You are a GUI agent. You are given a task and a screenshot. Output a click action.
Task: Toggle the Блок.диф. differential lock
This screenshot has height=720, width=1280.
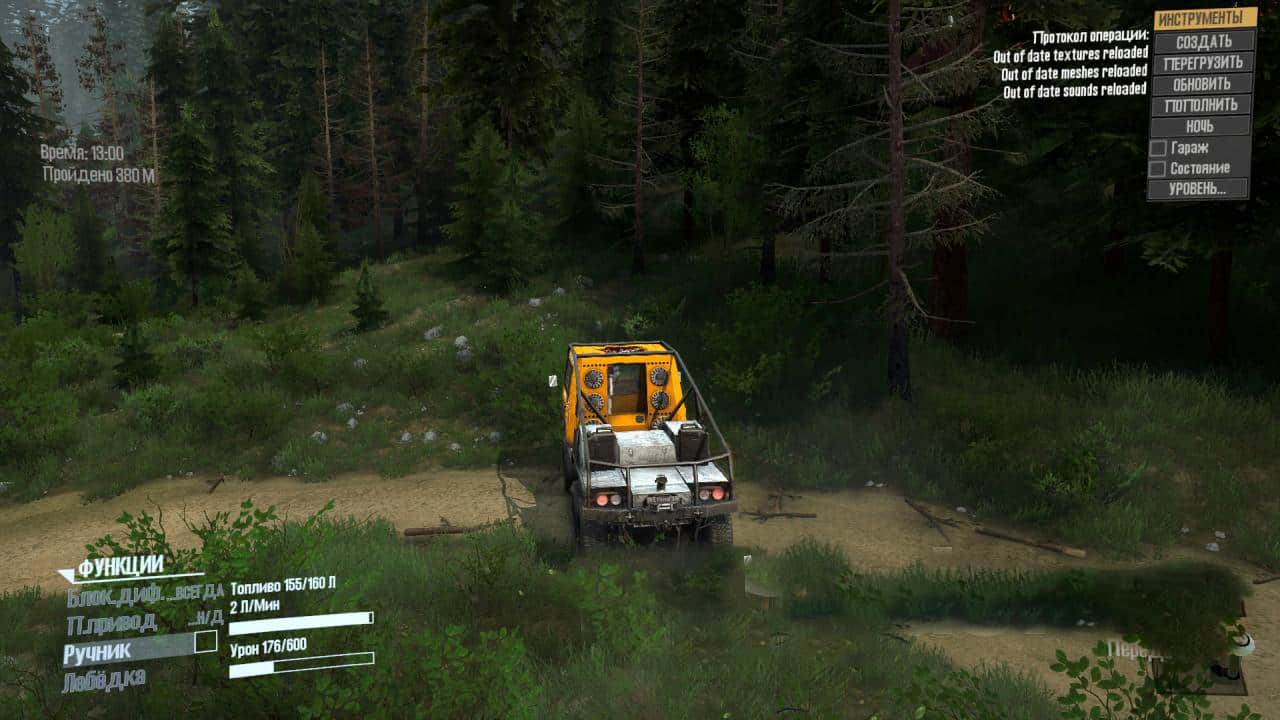[x=143, y=596]
